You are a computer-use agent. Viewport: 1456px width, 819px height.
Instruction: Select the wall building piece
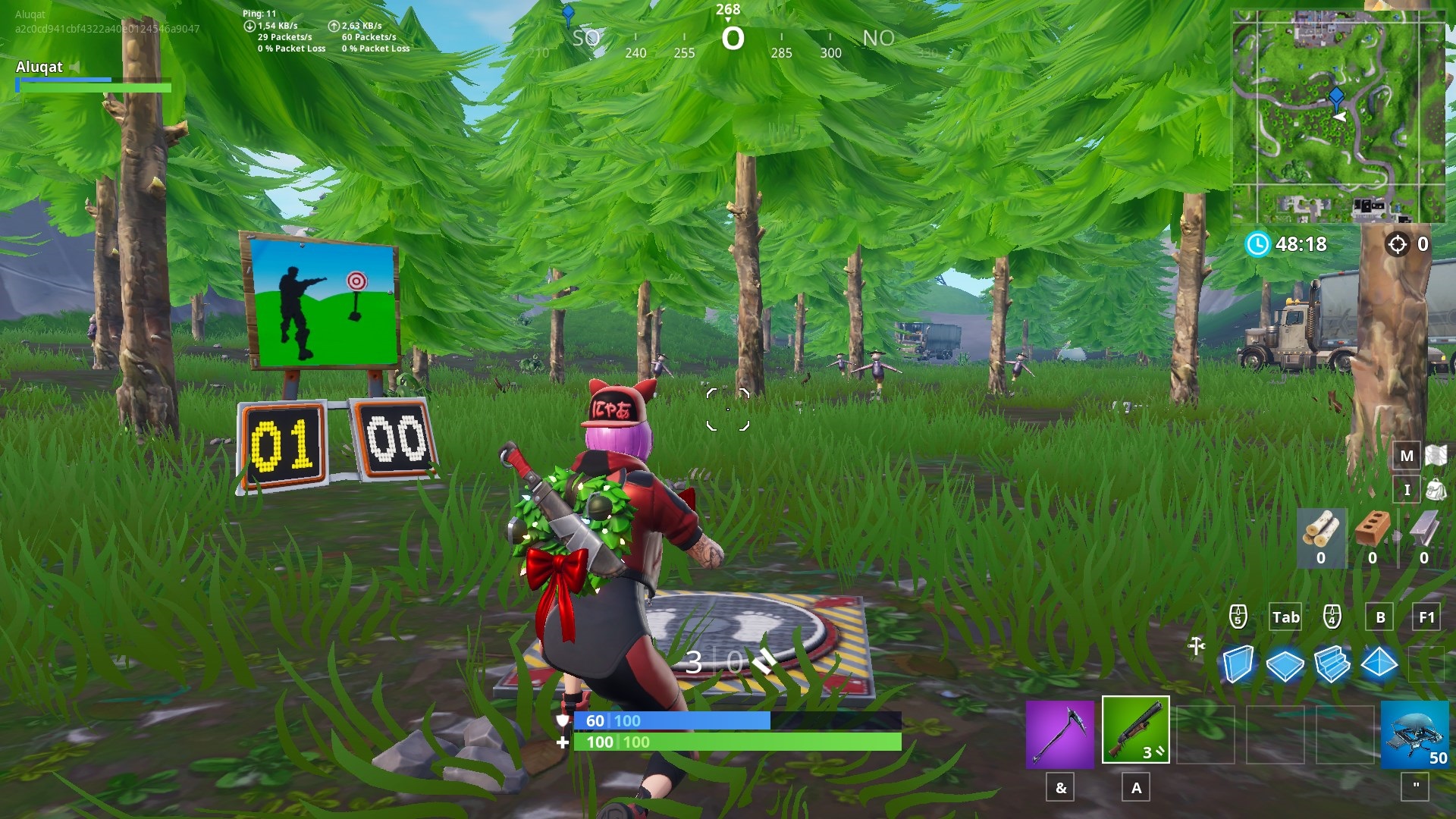[1238, 662]
